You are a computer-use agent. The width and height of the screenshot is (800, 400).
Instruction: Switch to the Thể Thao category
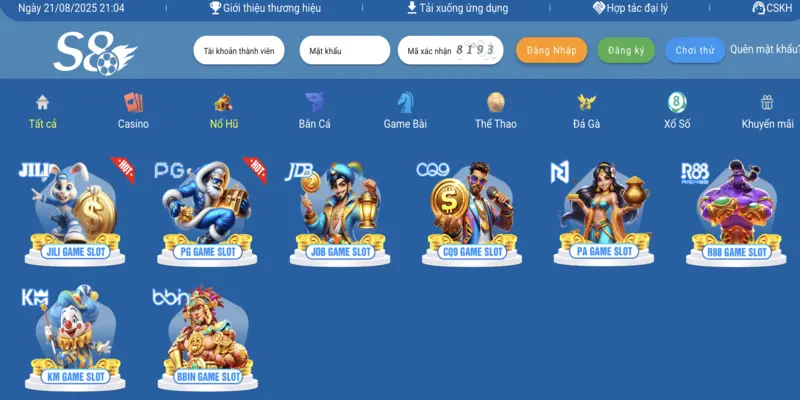coord(496,111)
